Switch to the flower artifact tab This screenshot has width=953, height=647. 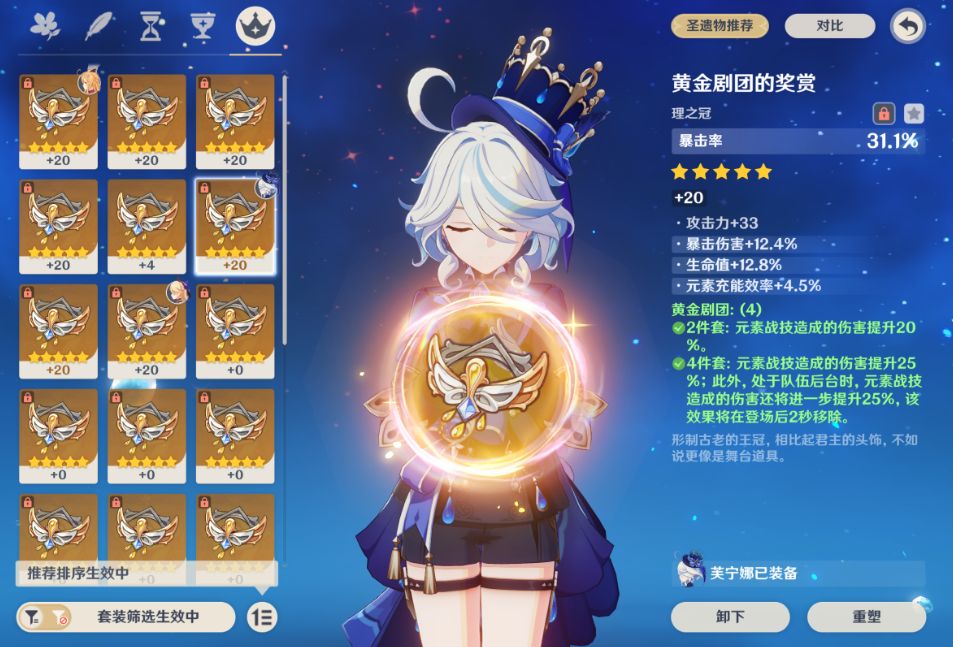point(45,27)
